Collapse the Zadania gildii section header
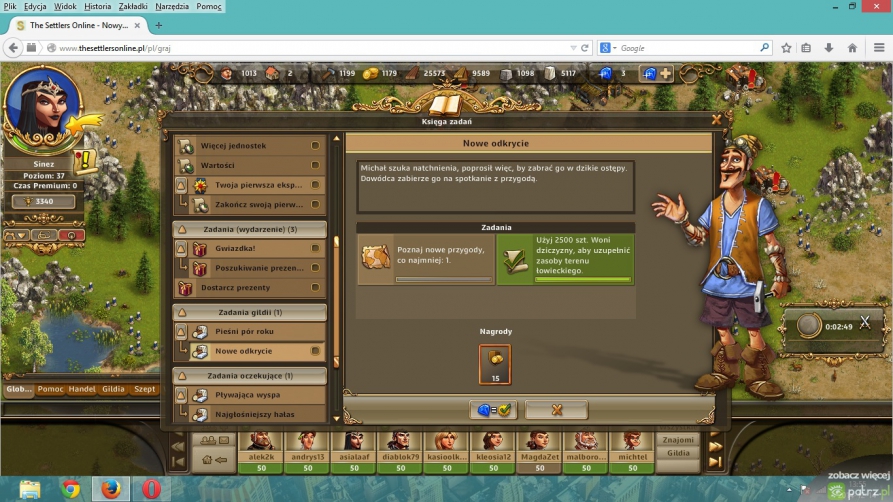The width and height of the screenshot is (893, 502). click(x=250, y=312)
